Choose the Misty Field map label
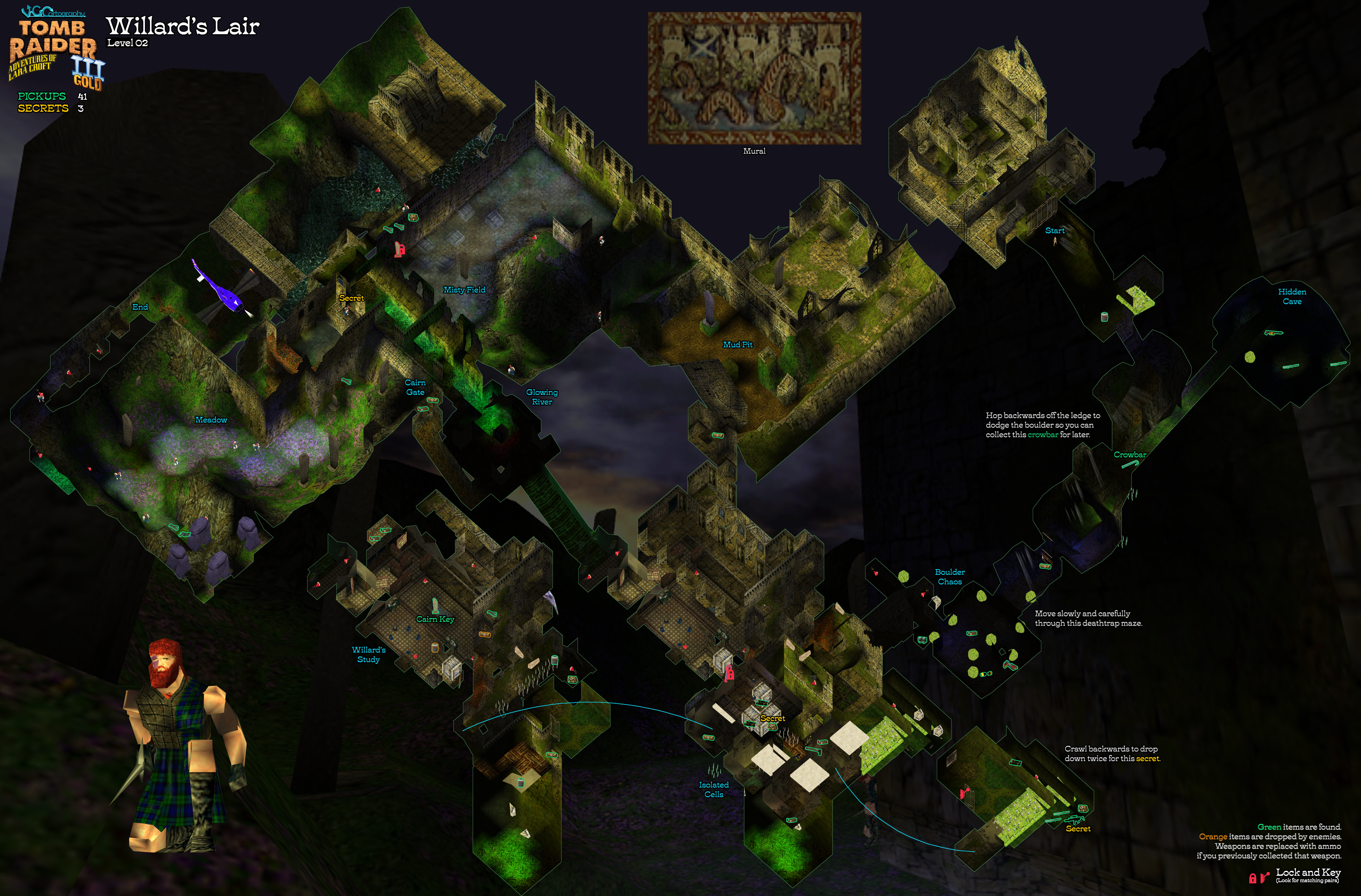The width and height of the screenshot is (1361, 896). point(464,290)
